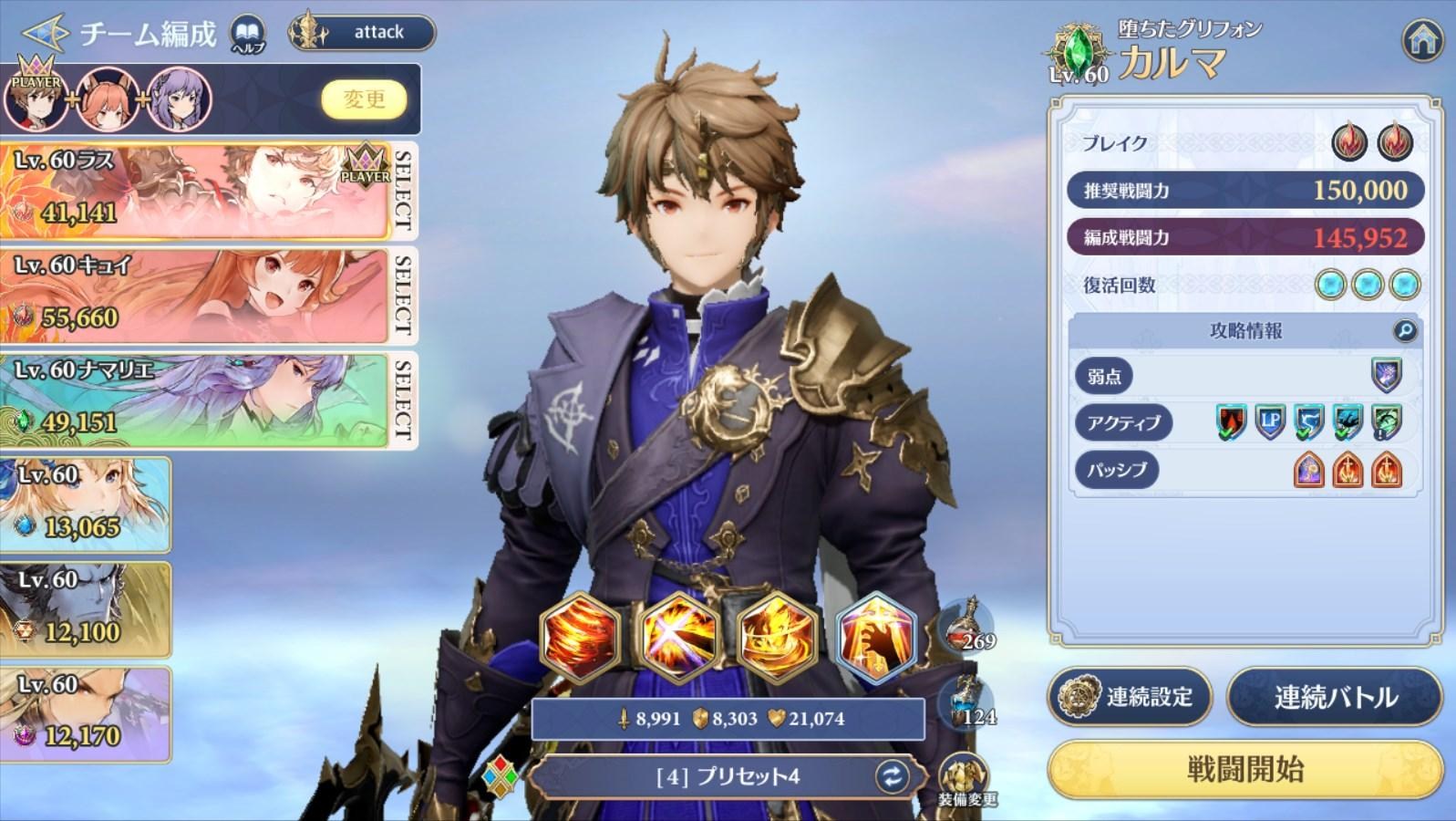Choose the support card with 12,170 power
The height and width of the screenshot is (821, 1456).
point(85,714)
